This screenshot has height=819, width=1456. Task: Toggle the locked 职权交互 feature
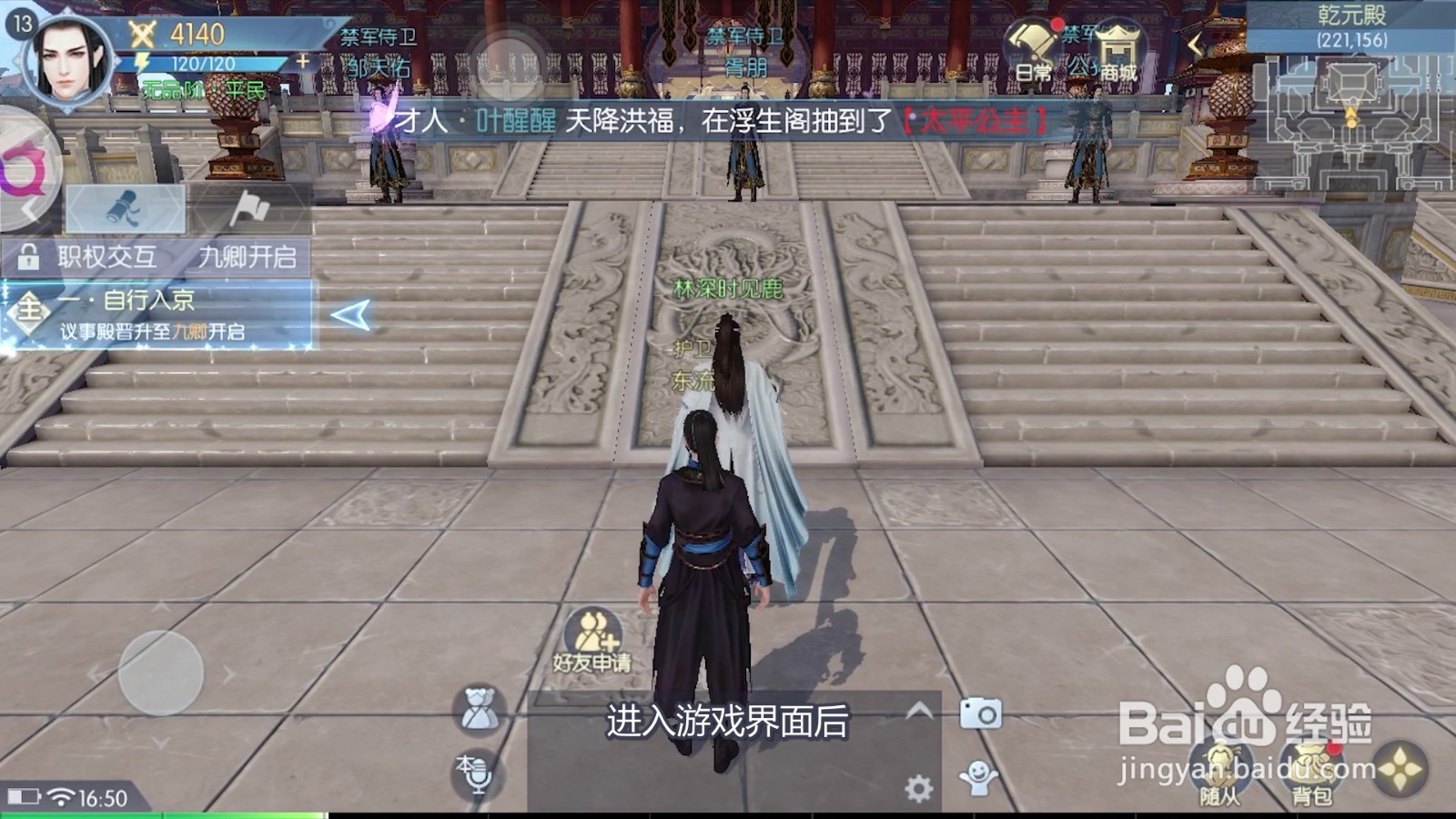tap(107, 256)
